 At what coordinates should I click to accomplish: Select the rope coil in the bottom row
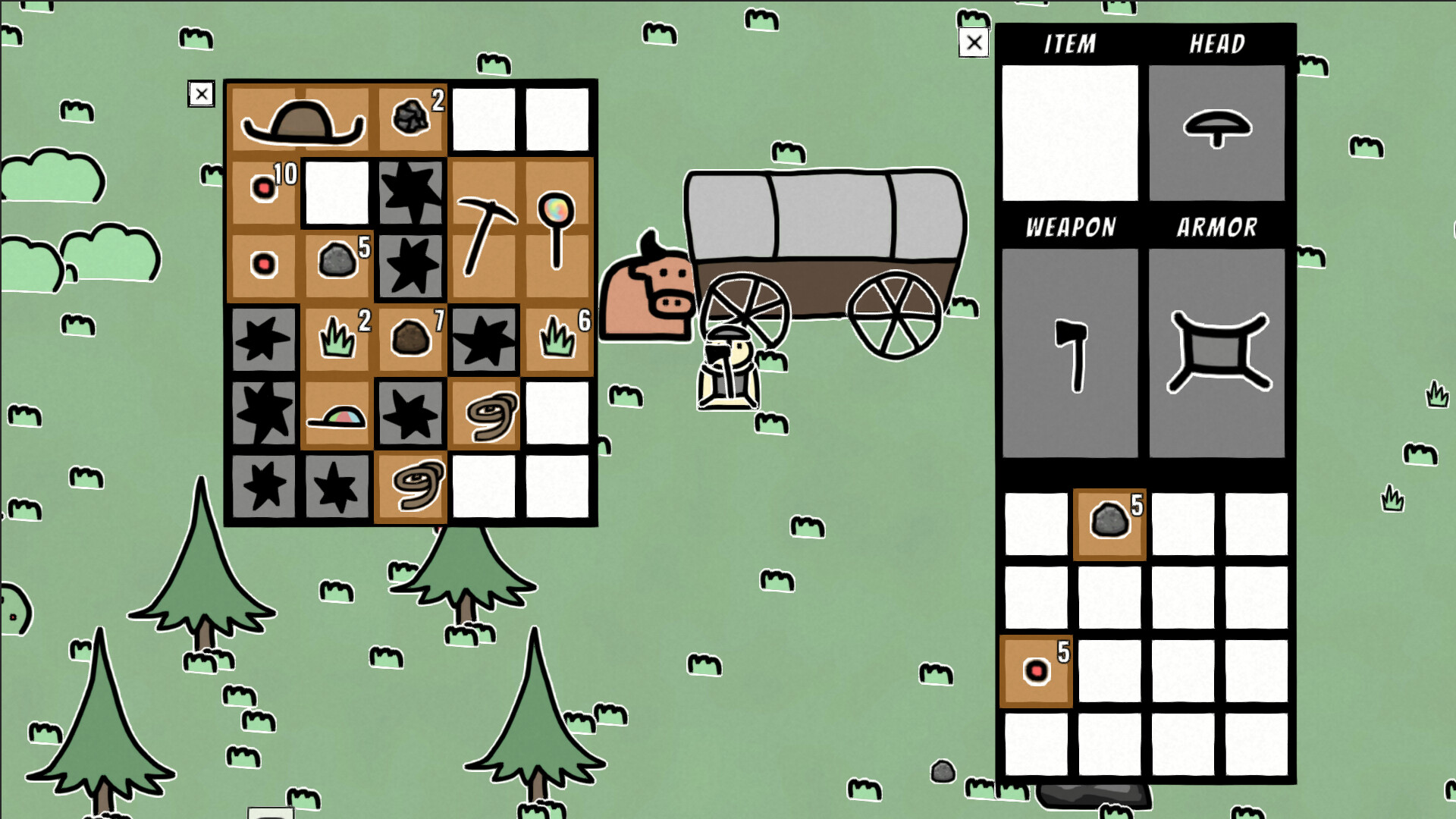pos(410,485)
